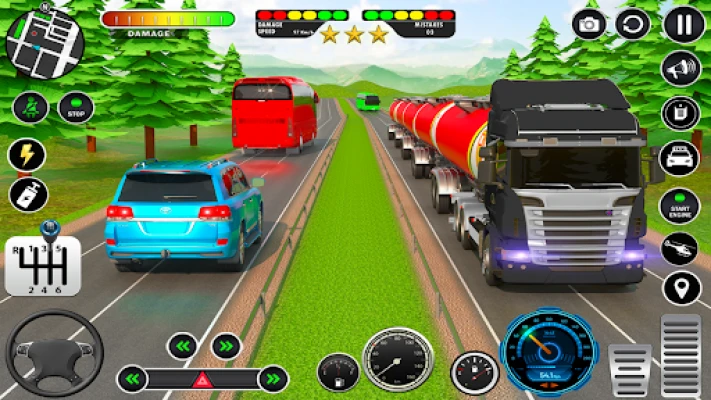Pause the game
This screenshot has width=711, height=400.
click(x=684, y=24)
